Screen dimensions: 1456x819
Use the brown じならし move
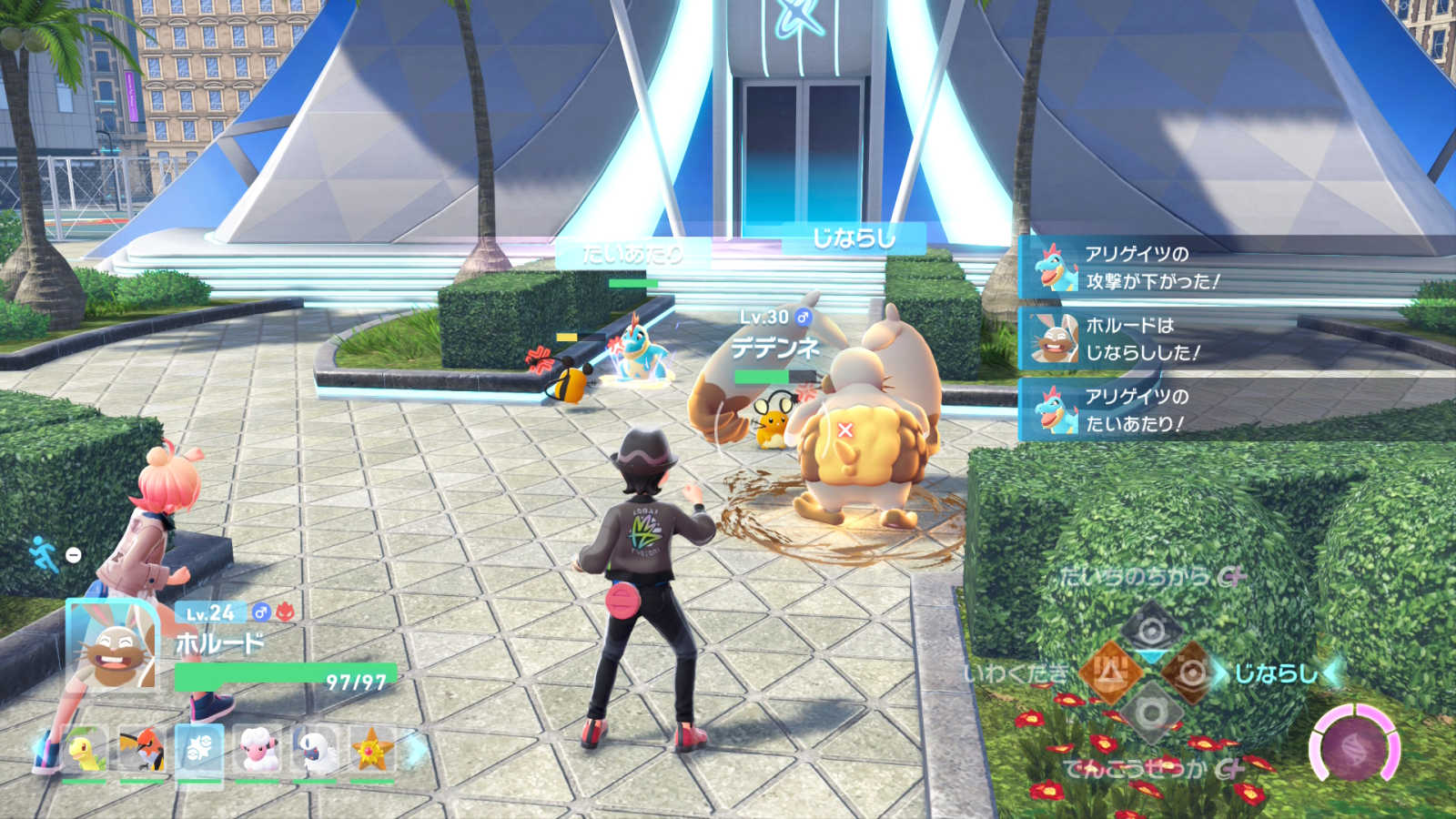click(1191, 673)
